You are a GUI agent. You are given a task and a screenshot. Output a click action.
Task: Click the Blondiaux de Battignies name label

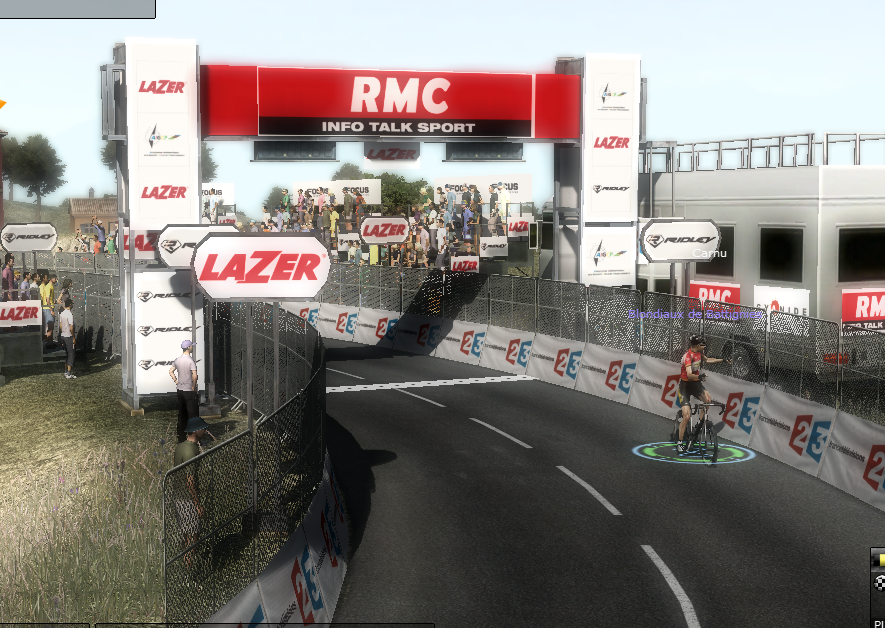click(696, 314)
